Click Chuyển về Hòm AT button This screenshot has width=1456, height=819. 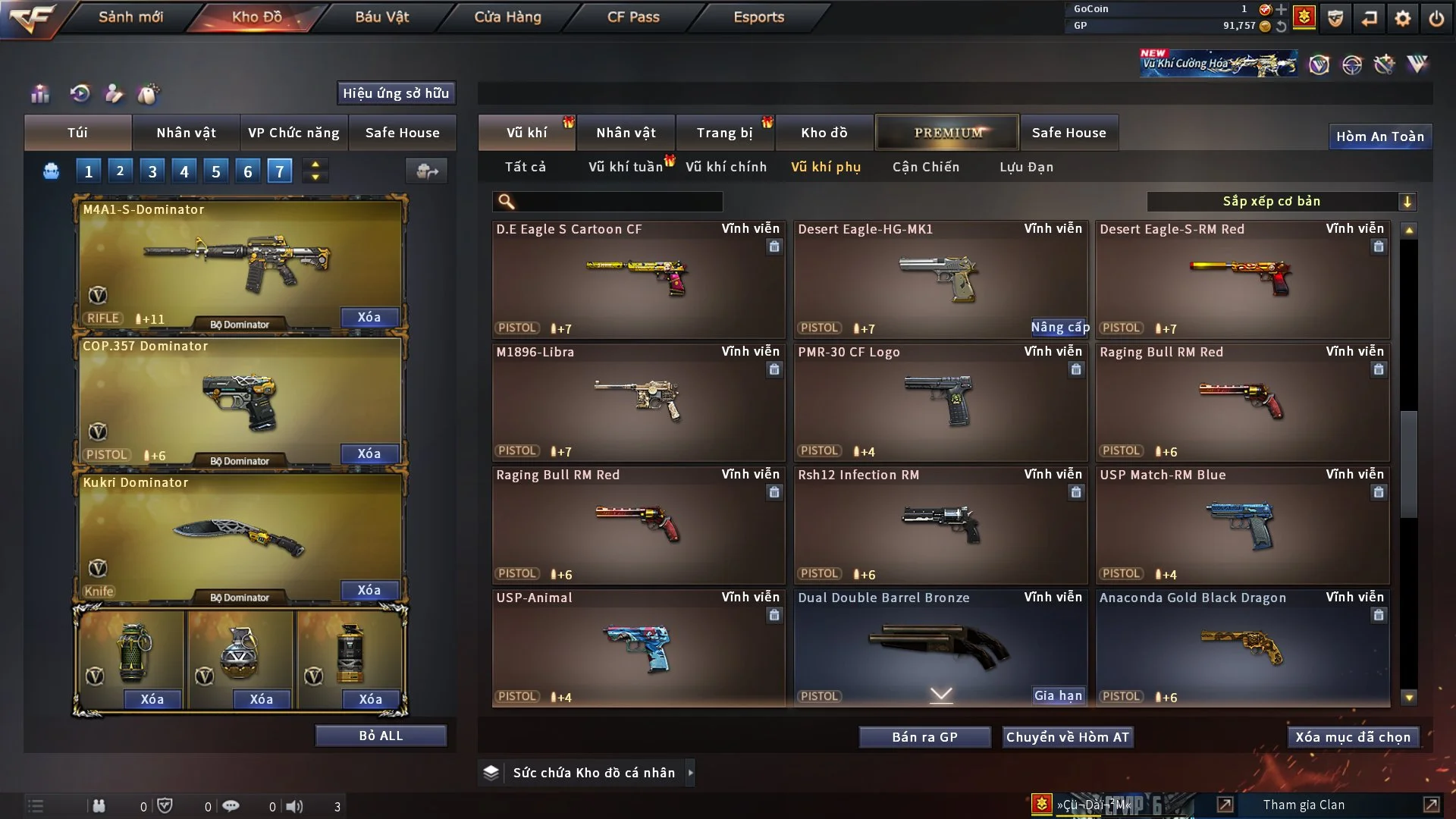(1068, 737)
